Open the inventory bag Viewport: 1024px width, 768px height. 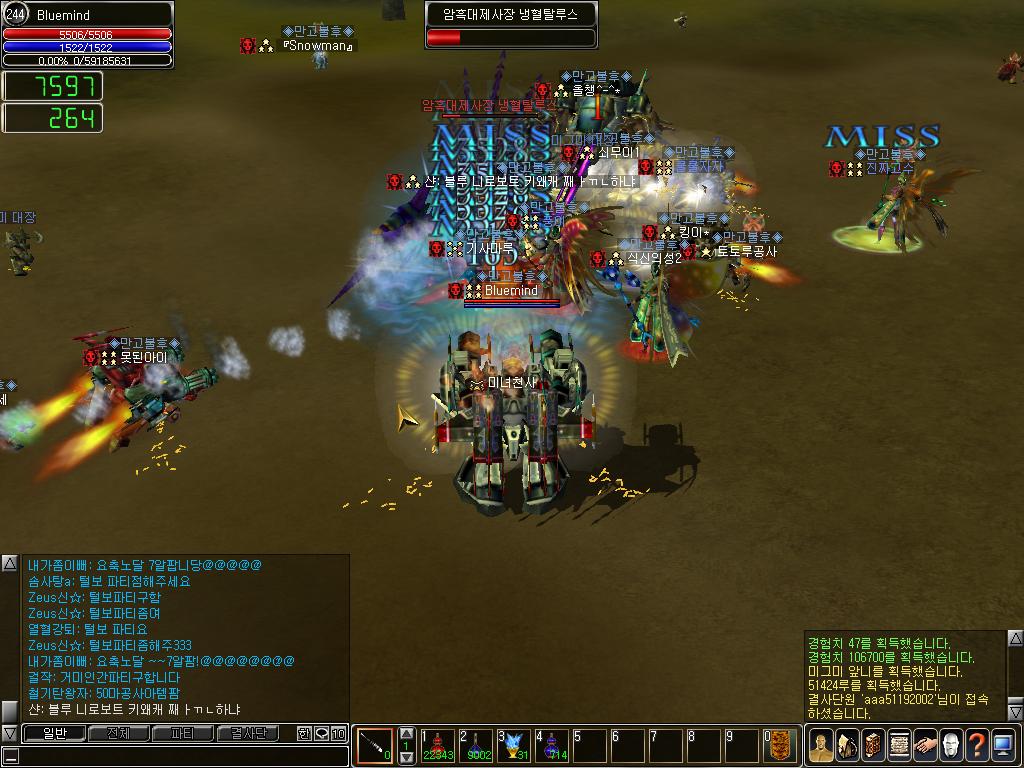pyautogui.click(x=846, y=746)
